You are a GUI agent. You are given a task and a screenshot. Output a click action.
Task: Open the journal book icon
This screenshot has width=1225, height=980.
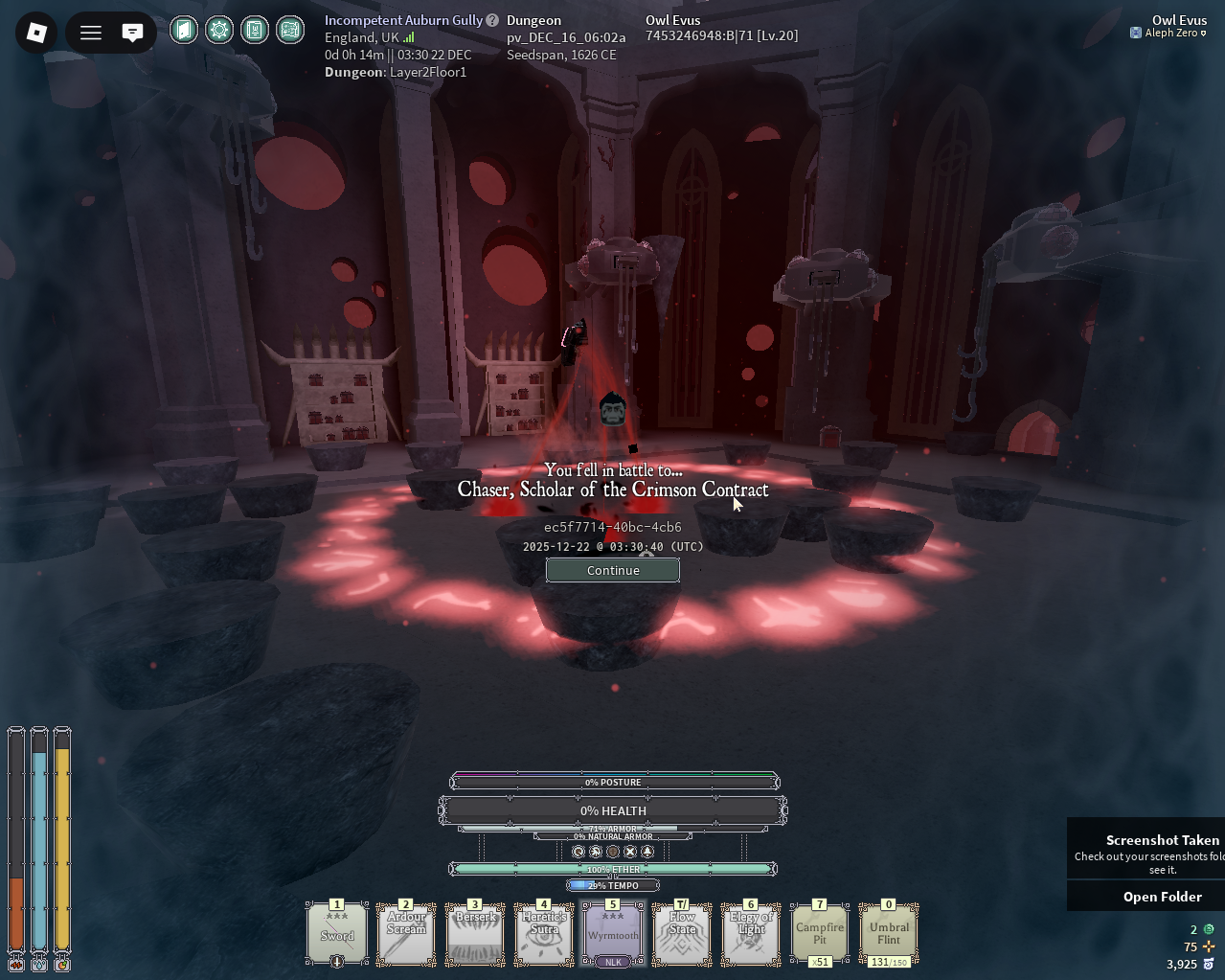pyautogui.click(x=255, y=31)
